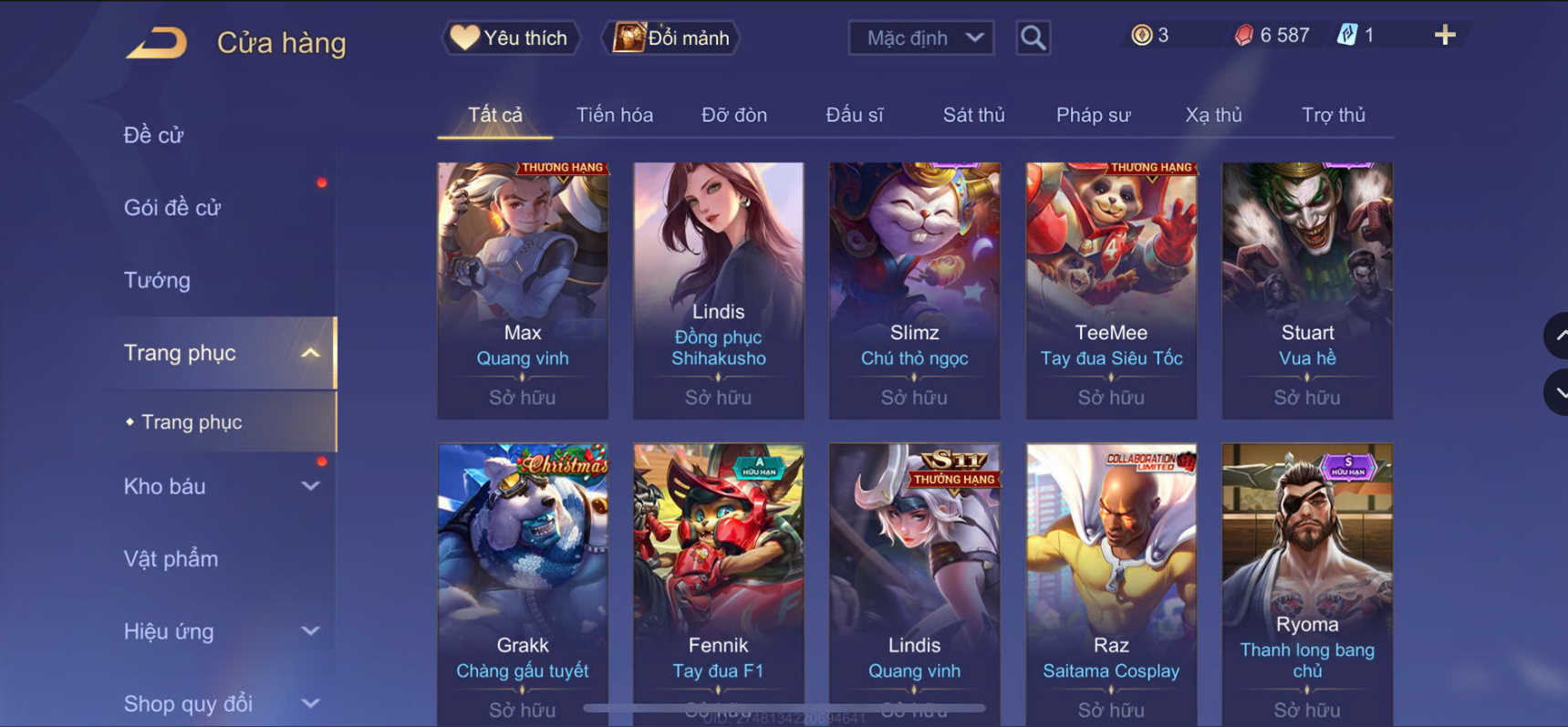Switch to the Pháp sư tab

(x=1093, y=115)
